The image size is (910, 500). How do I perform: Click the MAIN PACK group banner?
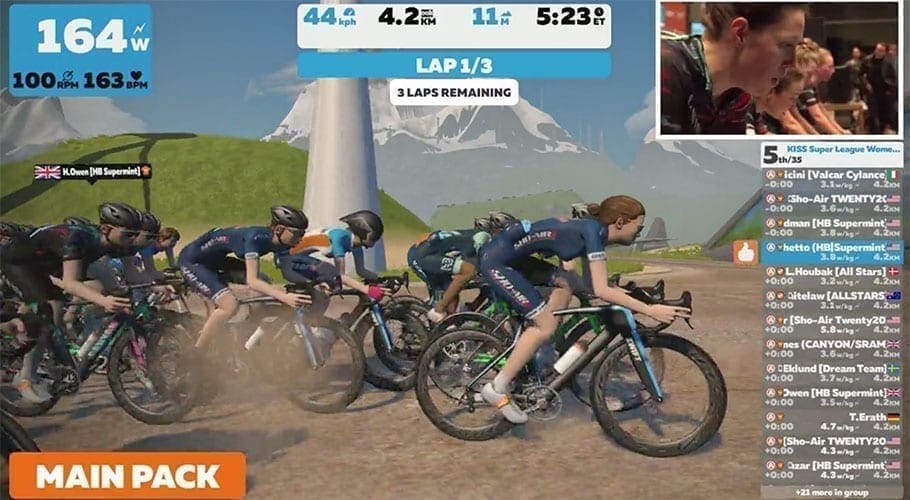click(x=128, y=475)
